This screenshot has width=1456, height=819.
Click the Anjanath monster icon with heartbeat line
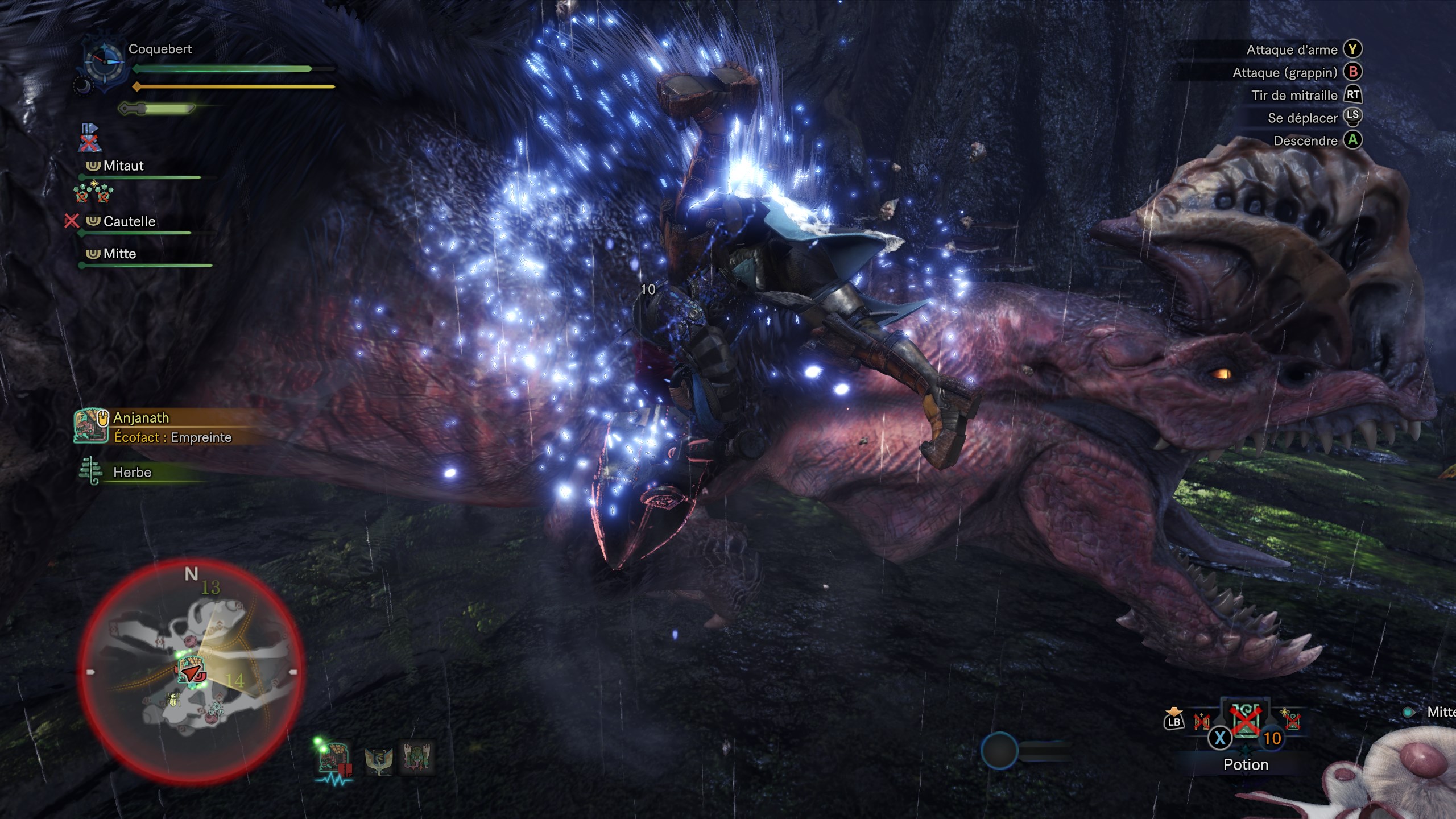(x=334, y=759)
